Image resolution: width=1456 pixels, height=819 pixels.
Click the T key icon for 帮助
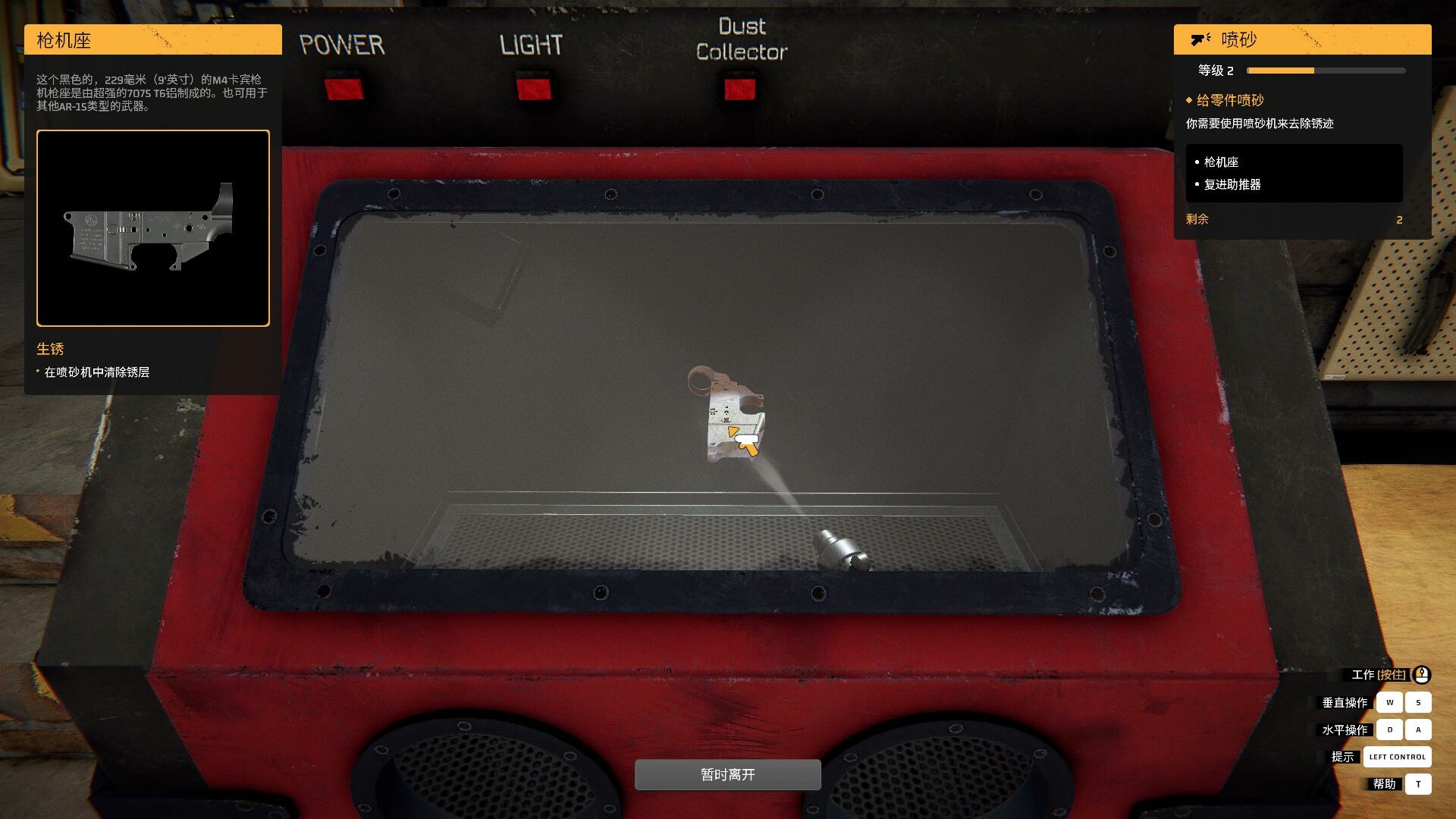[1418, 783]
